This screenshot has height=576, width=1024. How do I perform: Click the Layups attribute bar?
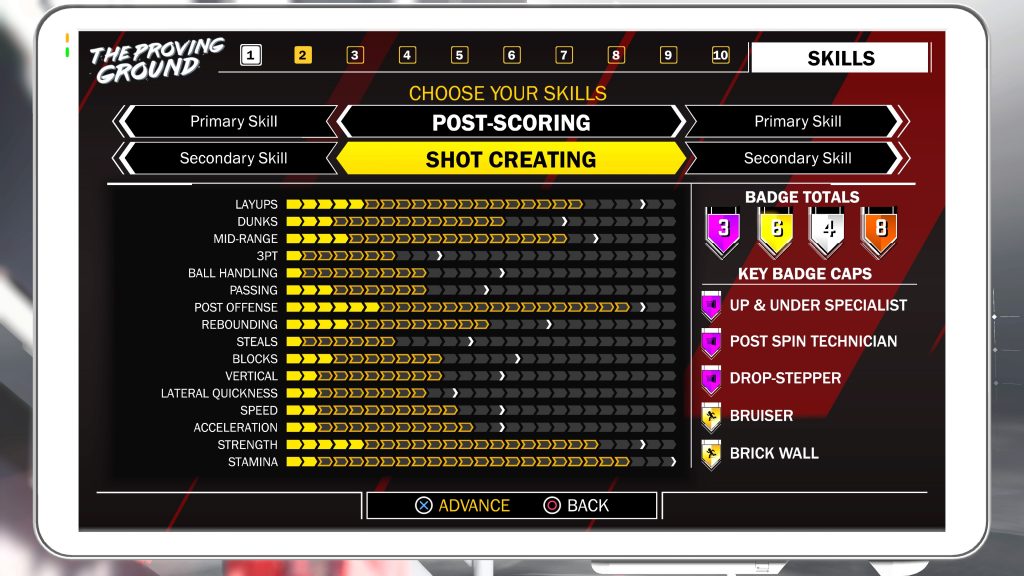[x=480, y=204]
